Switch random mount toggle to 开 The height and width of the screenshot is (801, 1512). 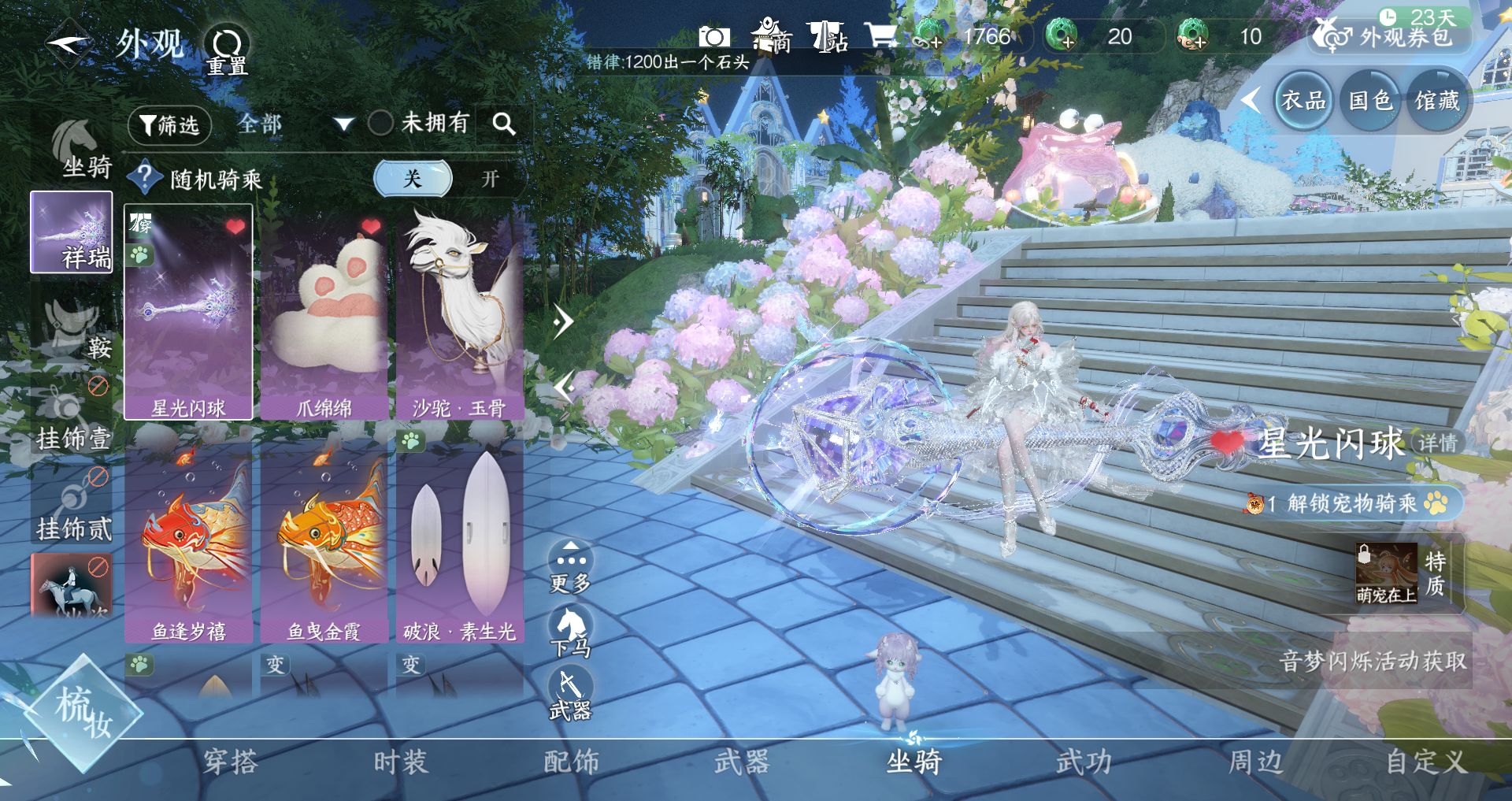[490, 179]
